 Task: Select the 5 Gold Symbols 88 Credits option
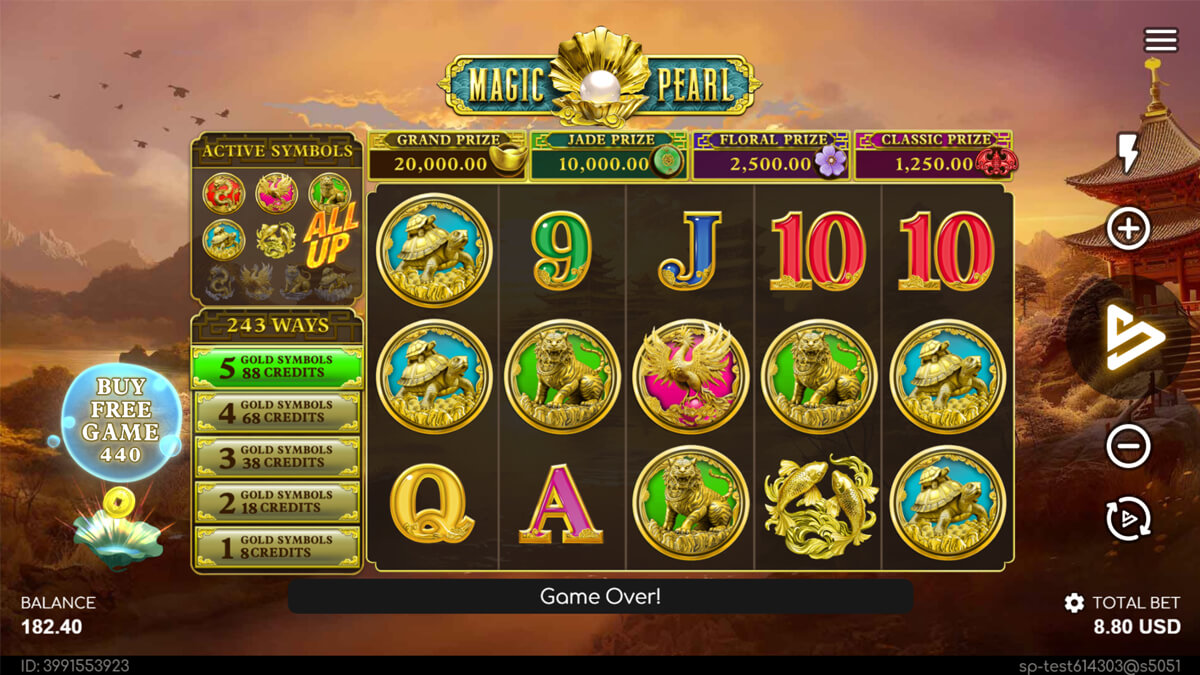click(277, 367)
